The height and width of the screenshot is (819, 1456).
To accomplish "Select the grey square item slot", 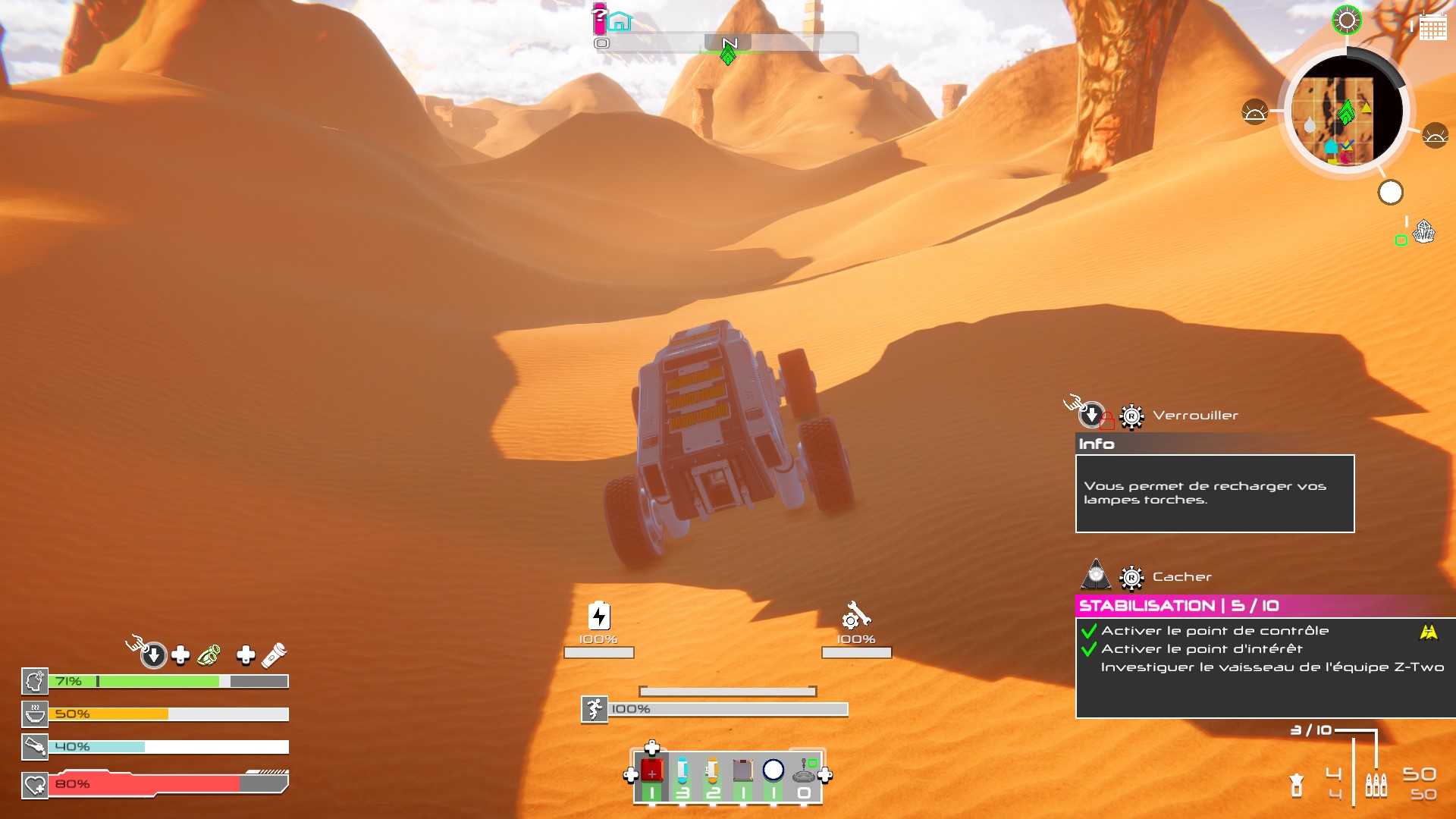I will coord(742,772).
